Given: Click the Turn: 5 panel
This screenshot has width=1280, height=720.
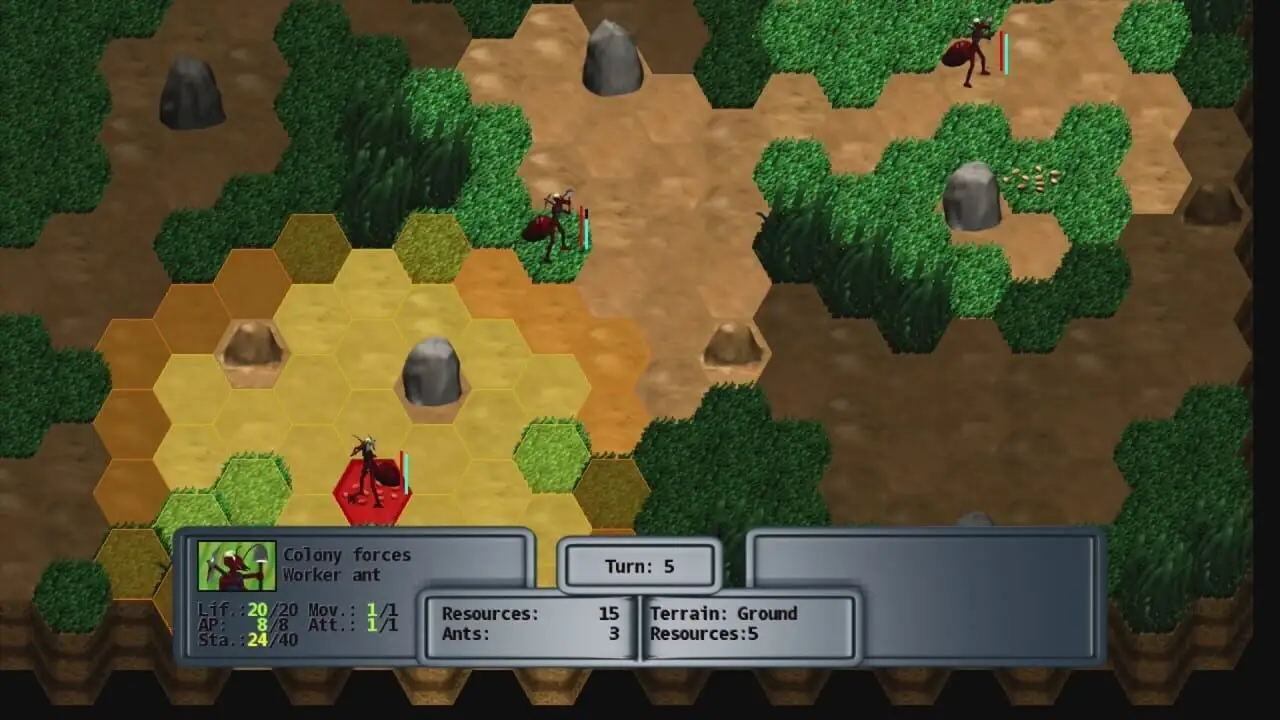Looking at the screenshot, I should pyautogui.click(x=640, y=567).
